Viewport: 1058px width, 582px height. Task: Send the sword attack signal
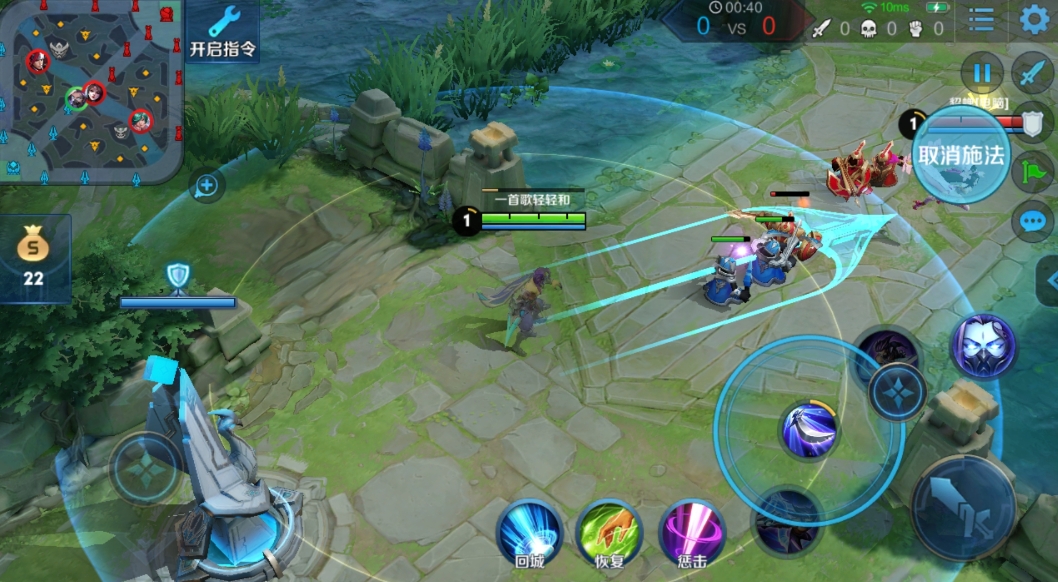1032,73
